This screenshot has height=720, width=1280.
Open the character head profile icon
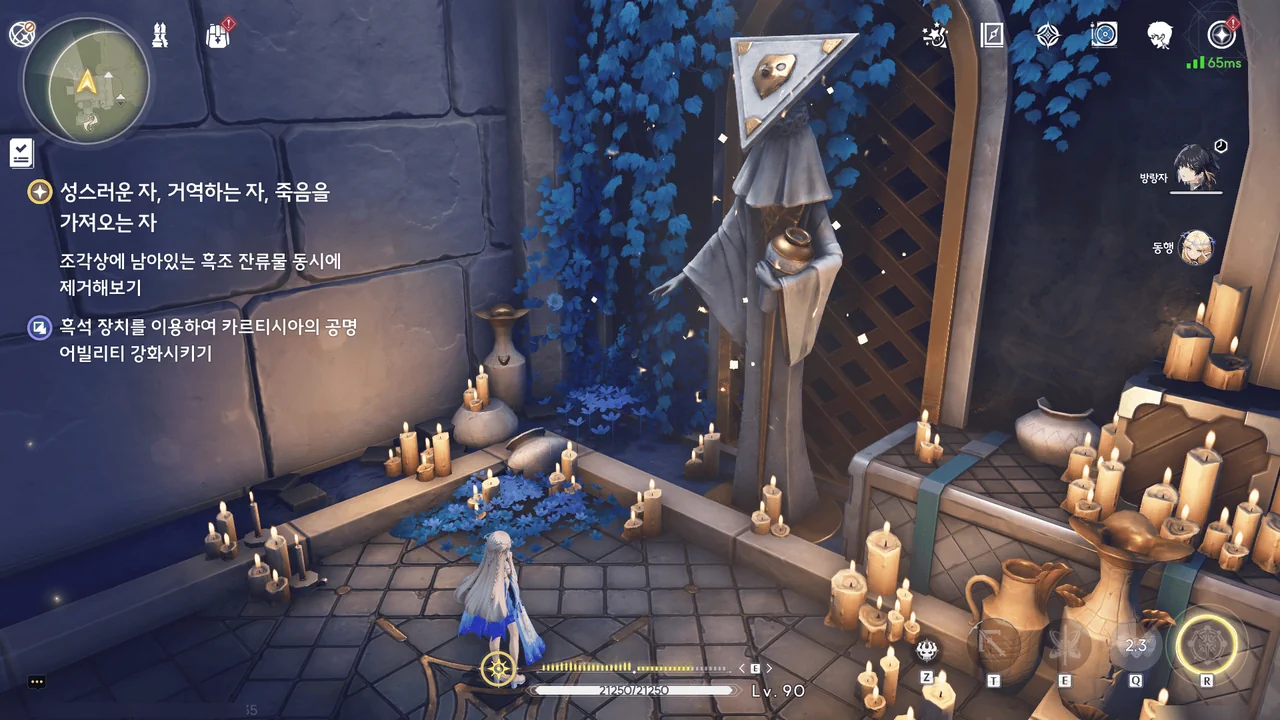tap(1160, 36)
